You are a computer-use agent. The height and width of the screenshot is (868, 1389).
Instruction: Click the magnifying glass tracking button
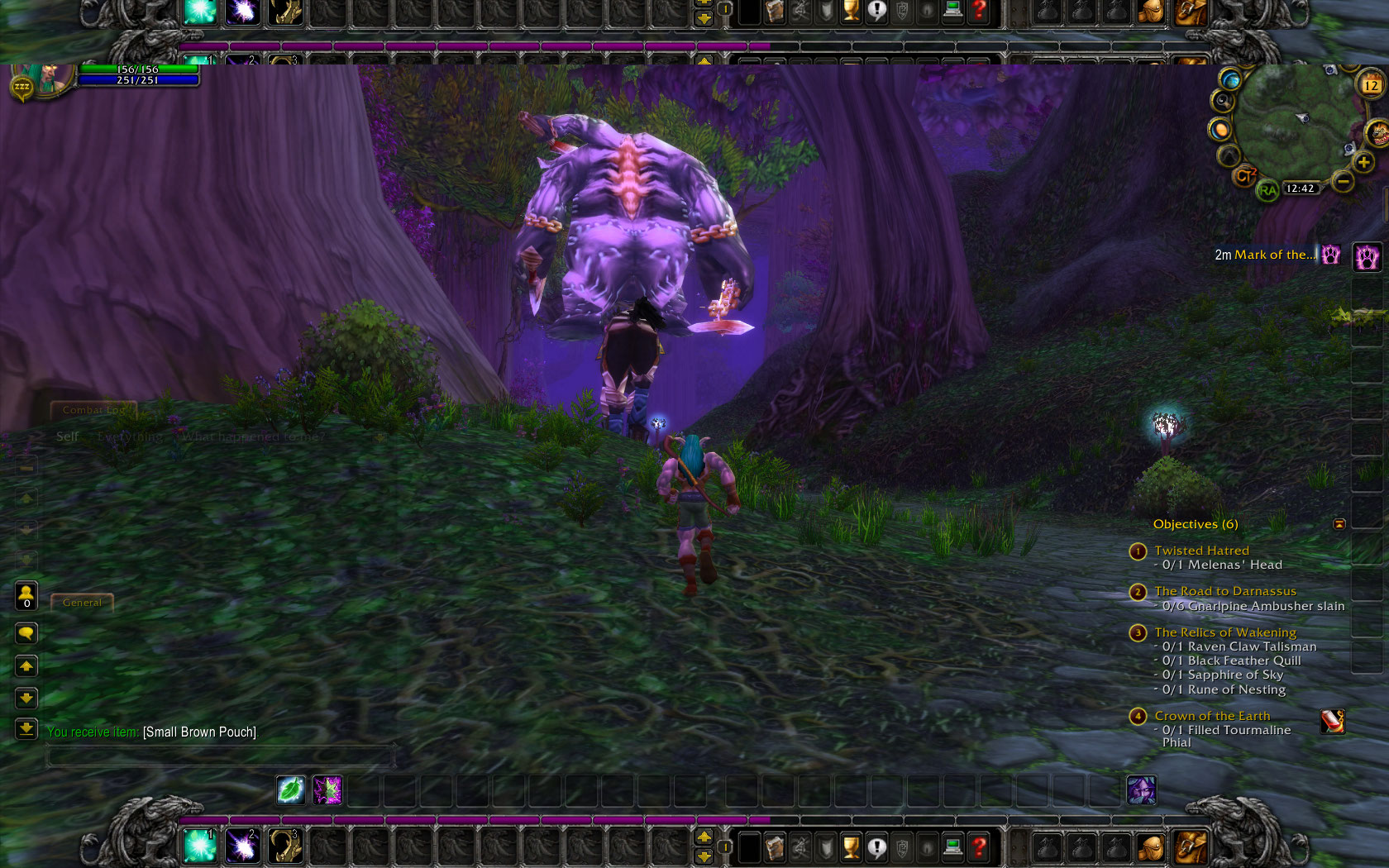(x=1222, y=101)
